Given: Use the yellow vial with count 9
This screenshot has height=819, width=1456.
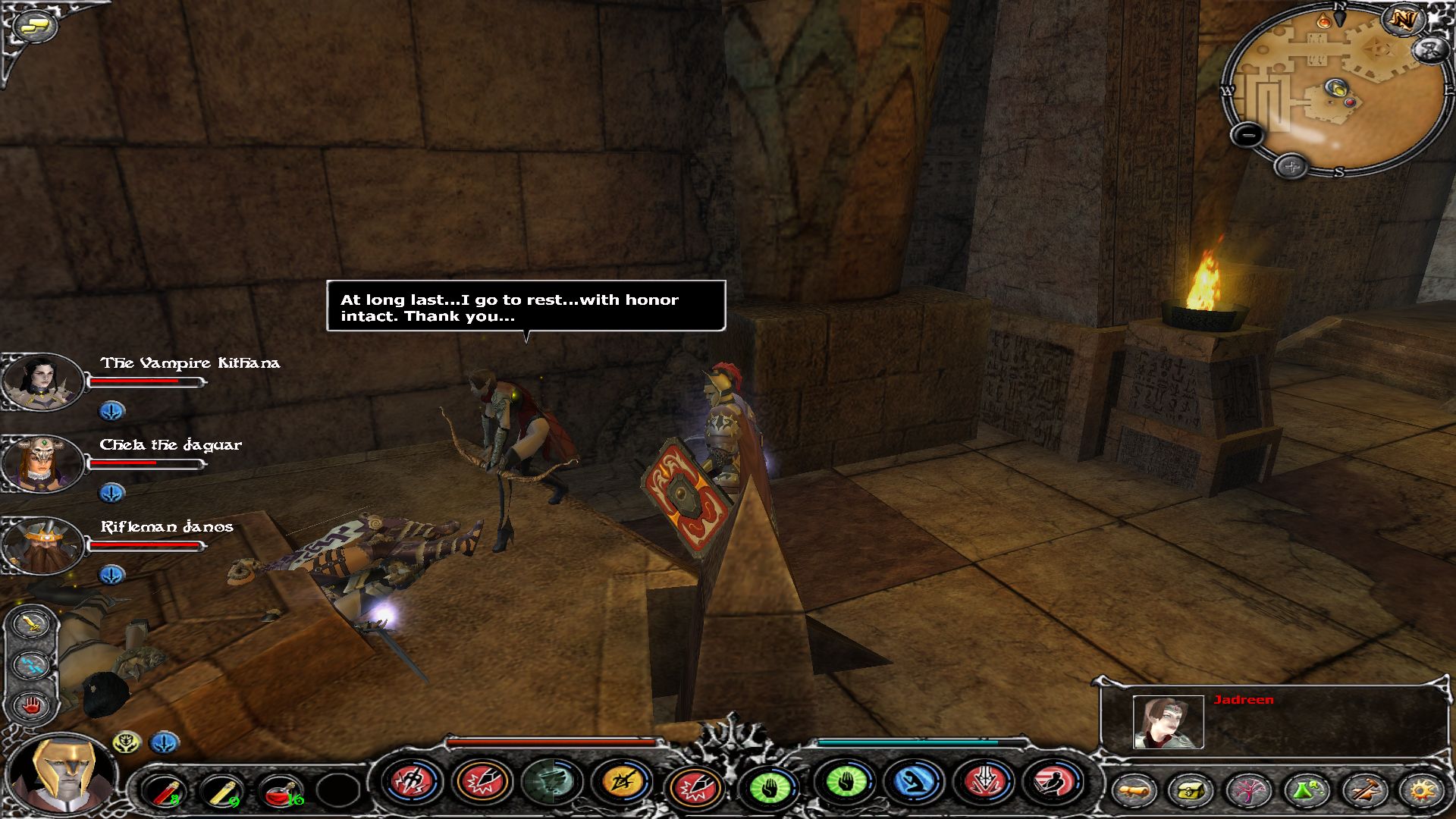Looking at the screenshot, I should point(222,791).
